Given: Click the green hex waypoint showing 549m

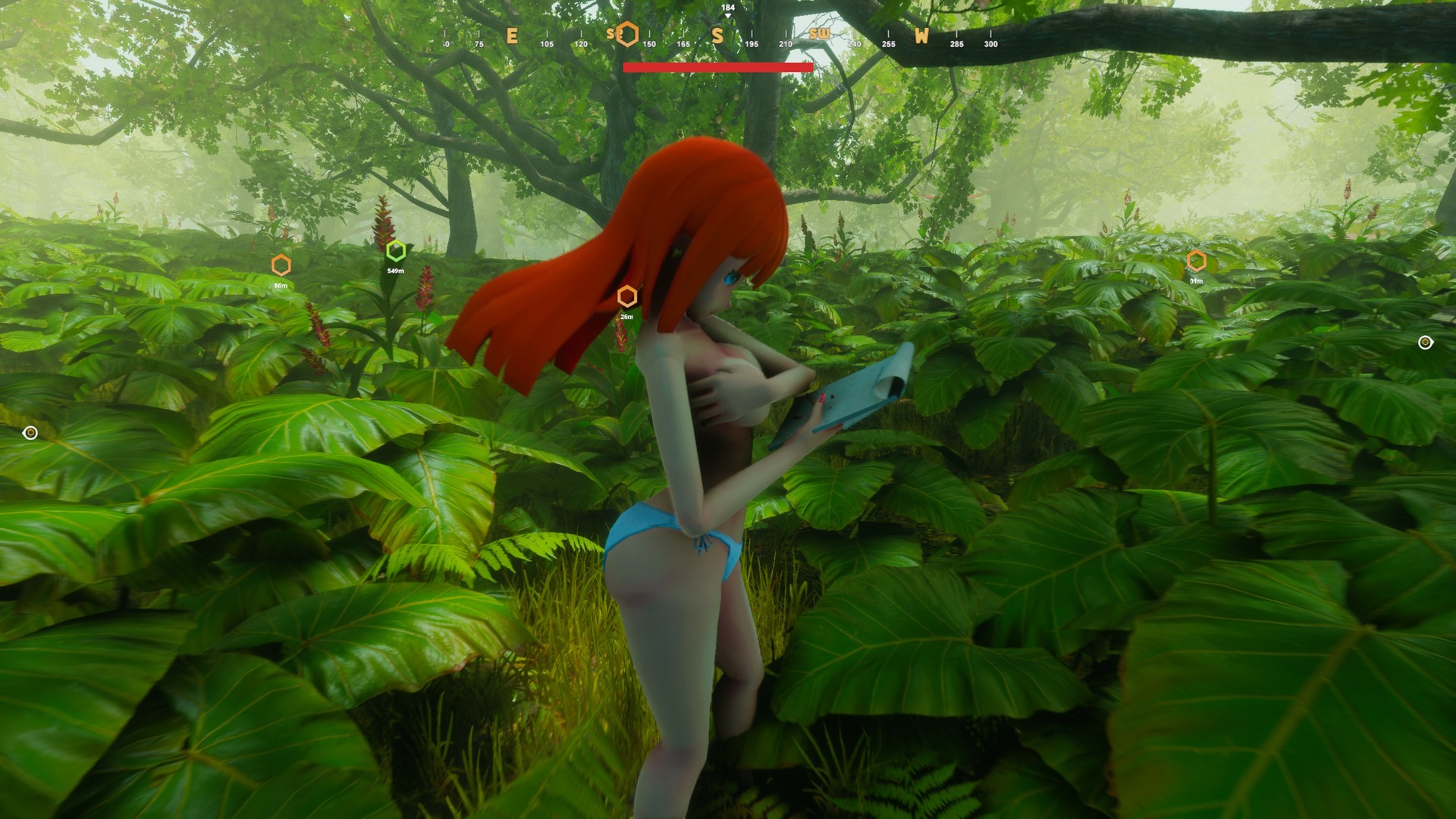Looking at the screenshot, I should click(396, 250).
